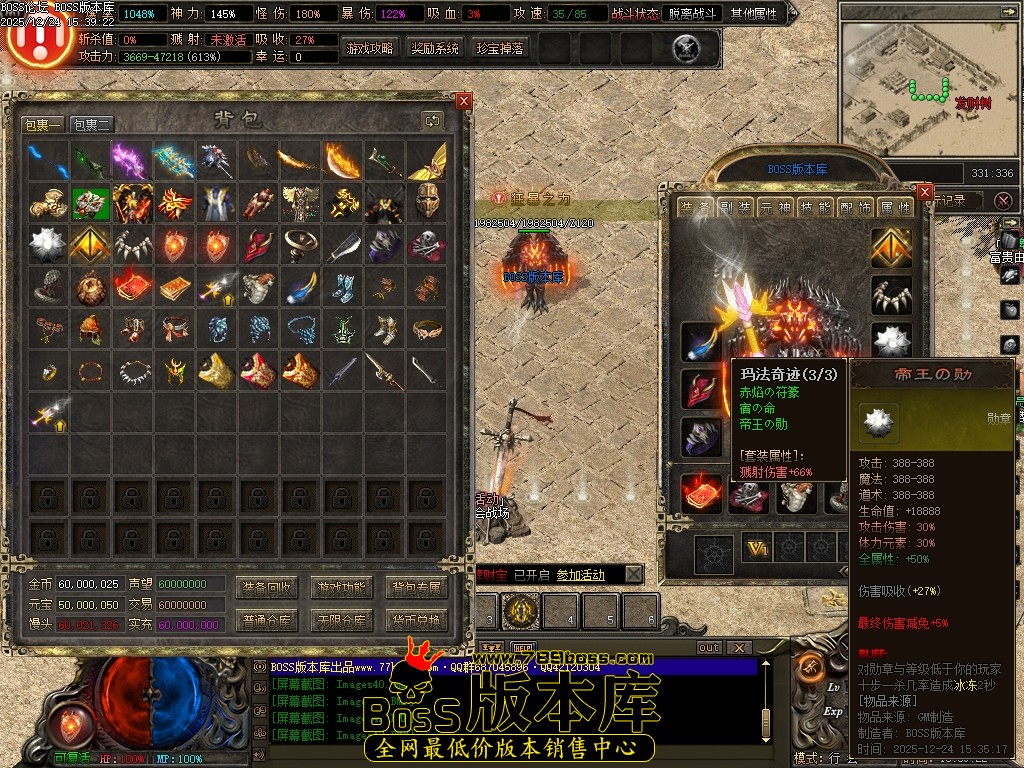Open 货币兑换 currency exchange
Viewport: 1024px width, 768px height.
pyautogui.click(x=416, y=620)
